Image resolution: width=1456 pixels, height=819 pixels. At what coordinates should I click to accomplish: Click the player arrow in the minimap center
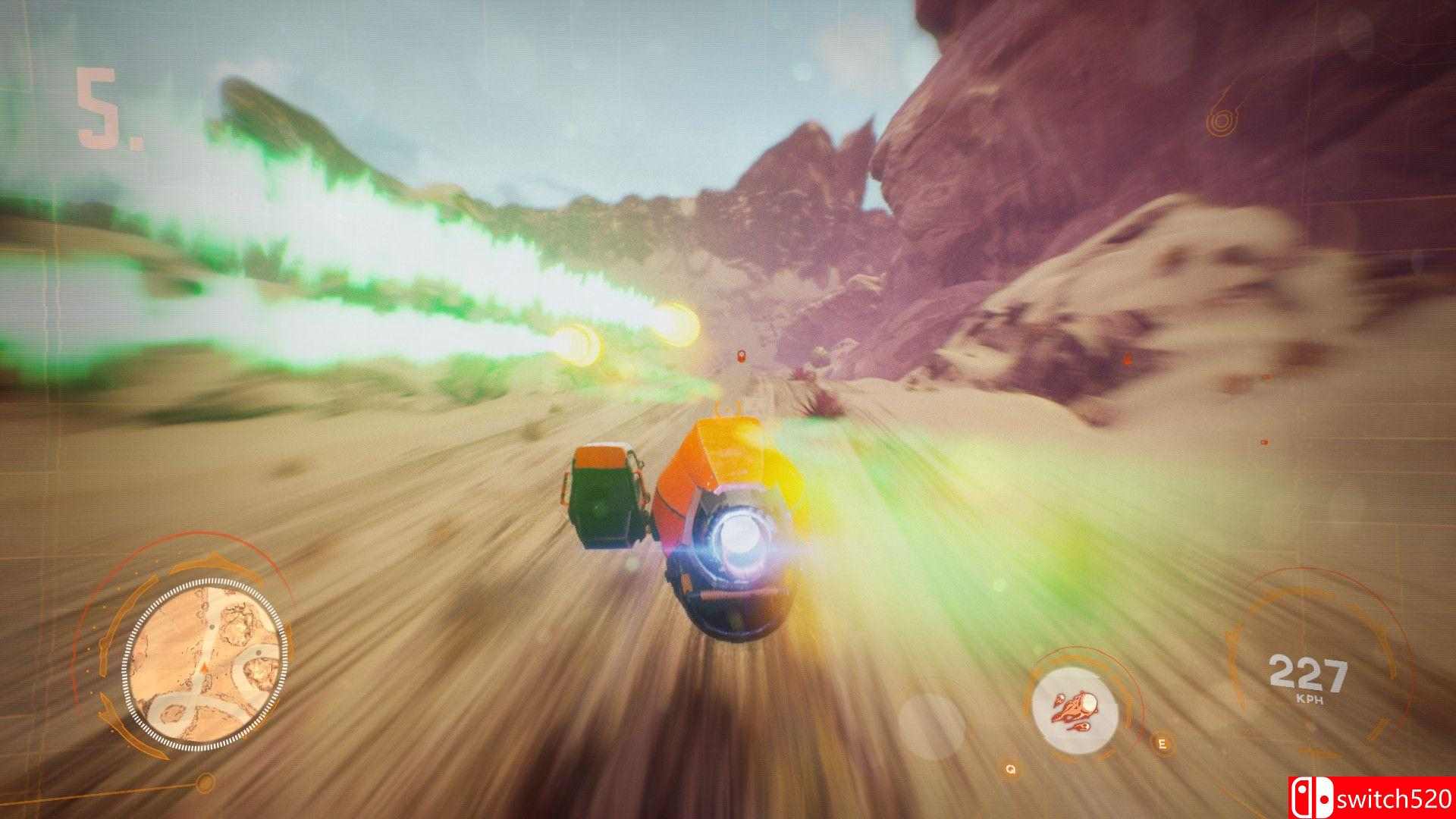[x=204, y=667]
